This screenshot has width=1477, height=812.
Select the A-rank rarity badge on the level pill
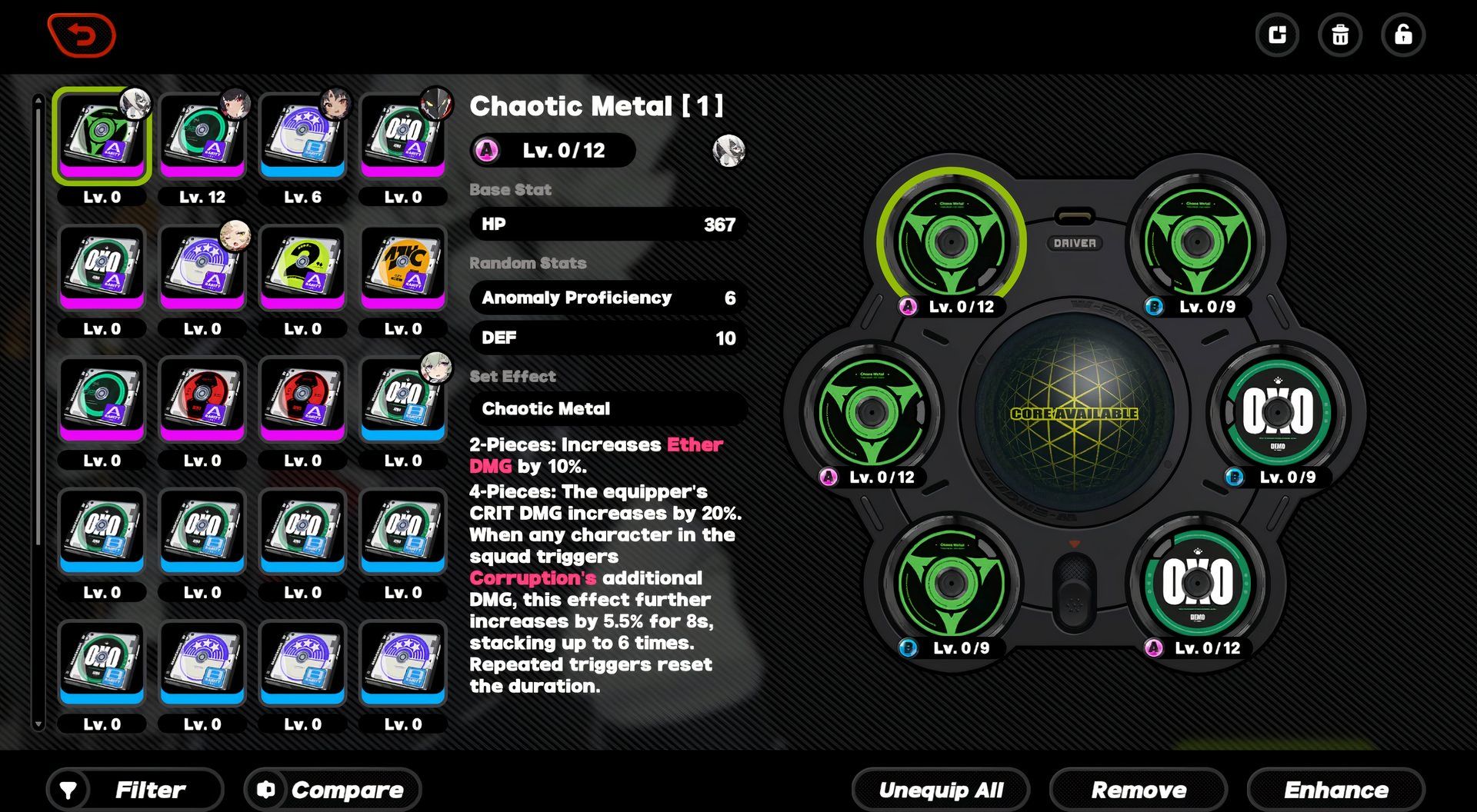[485, 151]
